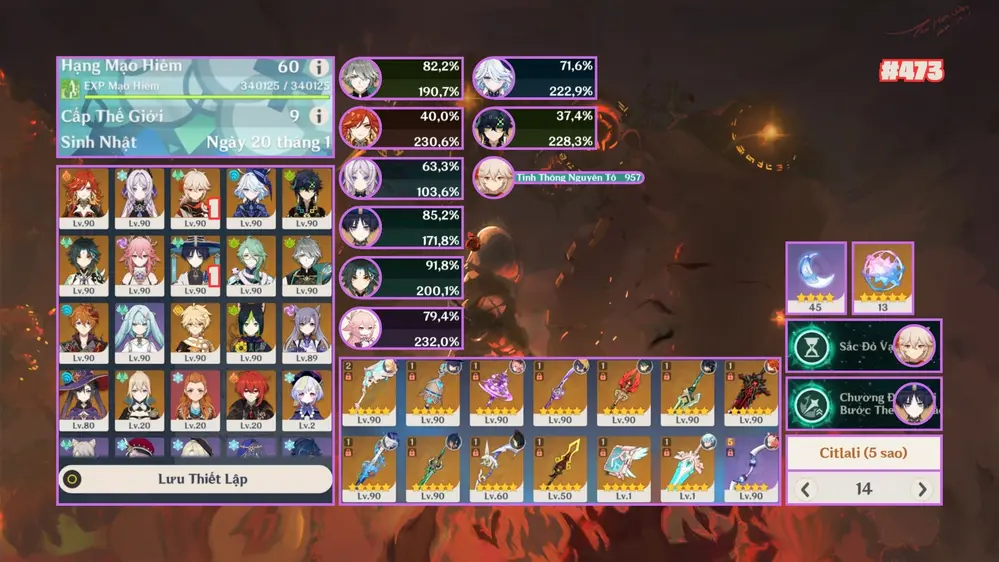Advance the counter with the right arrow
The width and height of the screenshot is (999, 562).
[x=922, y=489]
